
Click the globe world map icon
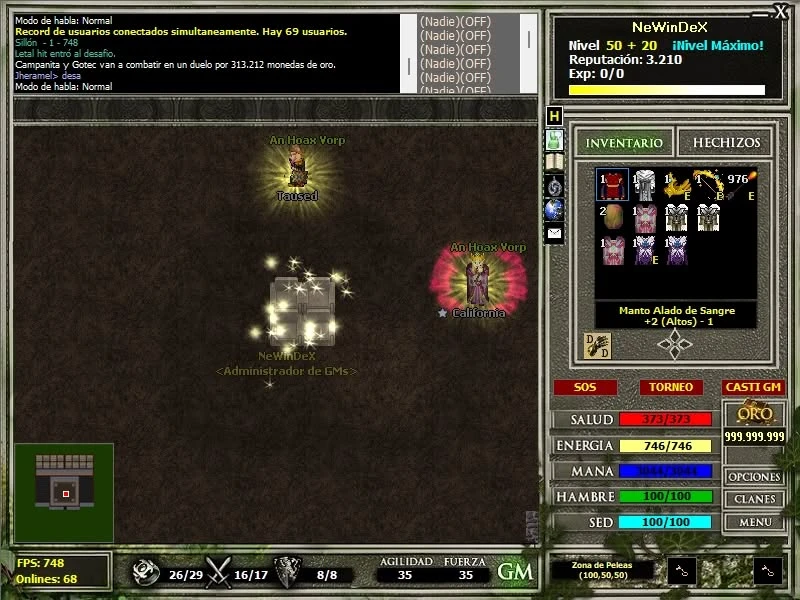pos(554,209)
